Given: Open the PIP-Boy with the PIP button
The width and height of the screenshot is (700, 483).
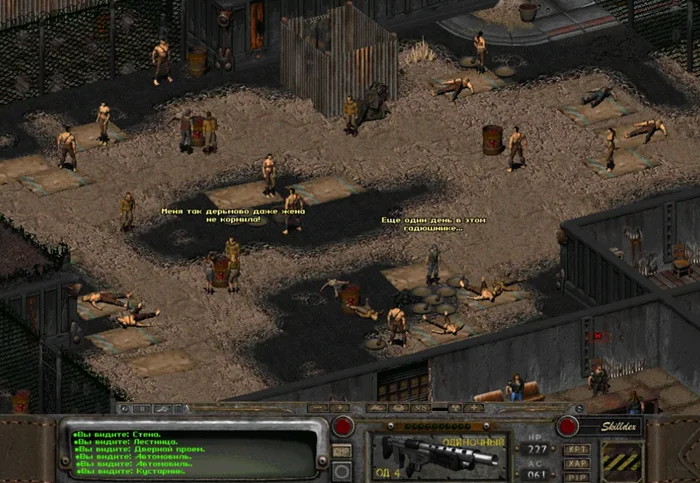Looking at the screenshot, I should coord(577,477).
